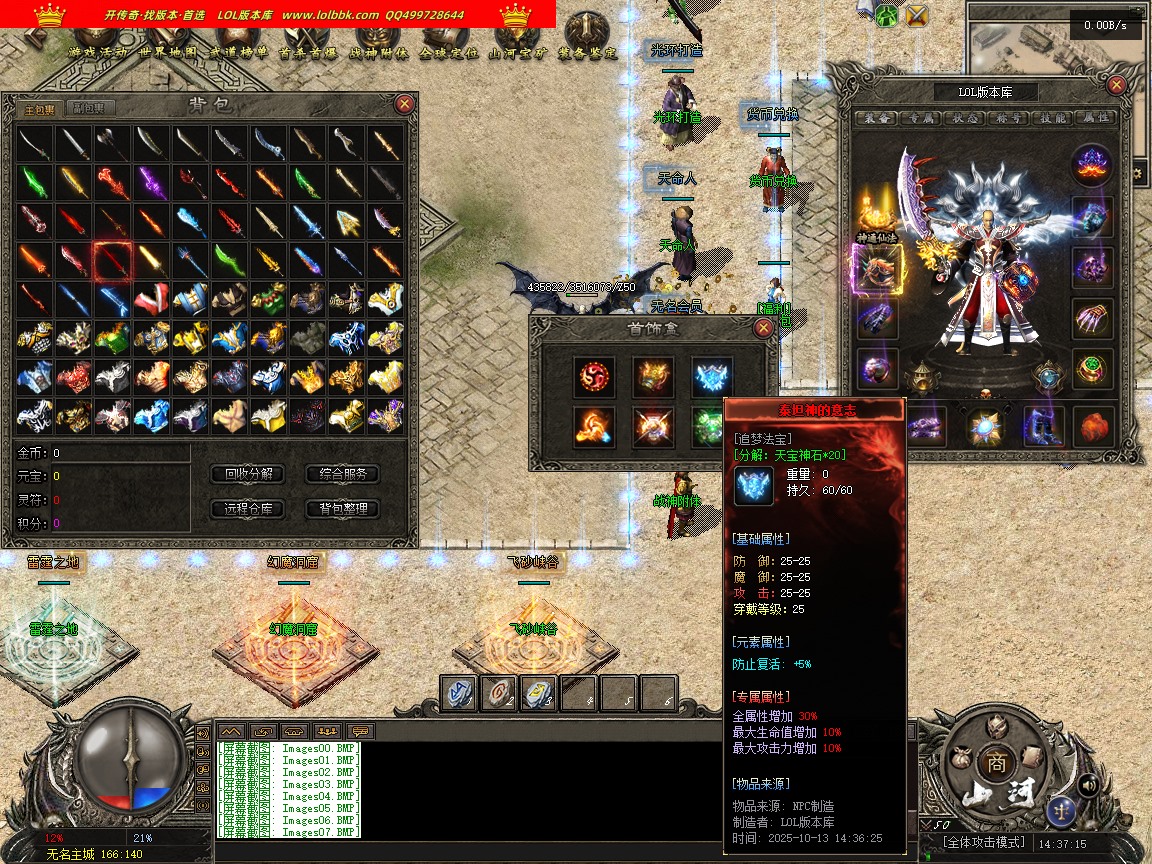Close the 背包 inventory window
Image resolution: width=1152 pixels, height=864 pixels.
(x=404, y=103)
